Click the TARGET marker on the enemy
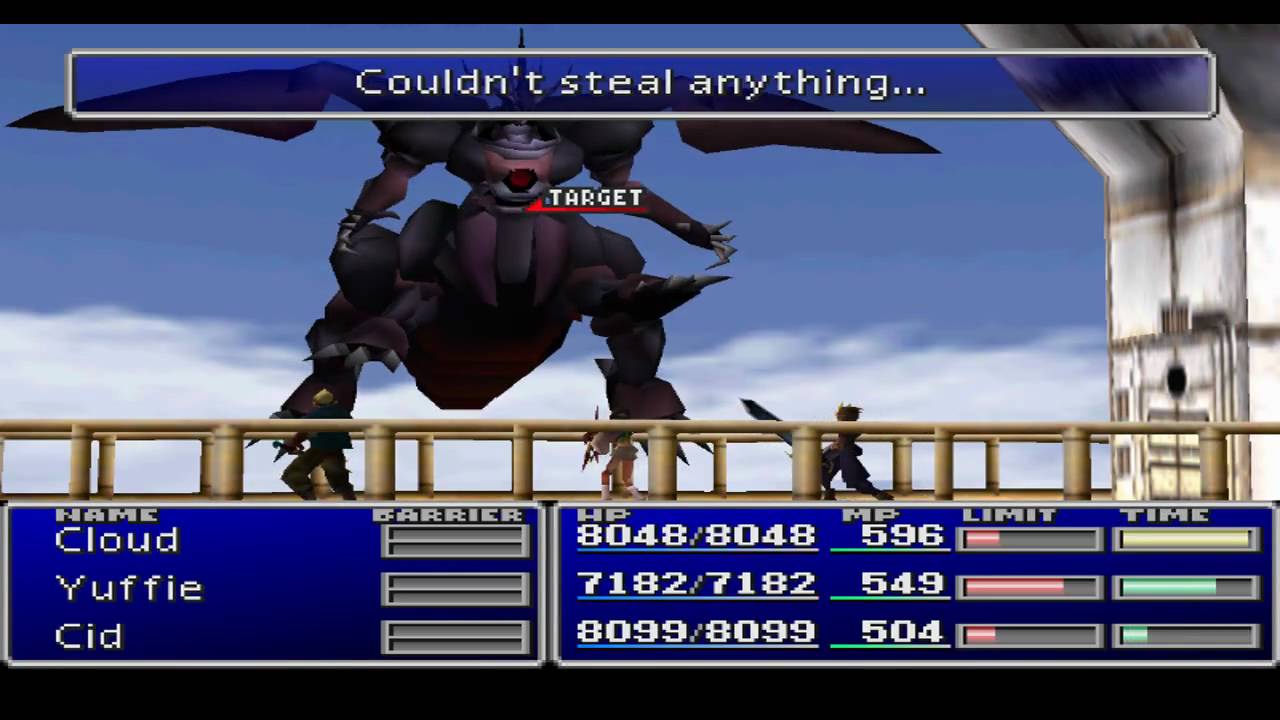The width and height of the screenshot is (1280, 720). (594, 198)
